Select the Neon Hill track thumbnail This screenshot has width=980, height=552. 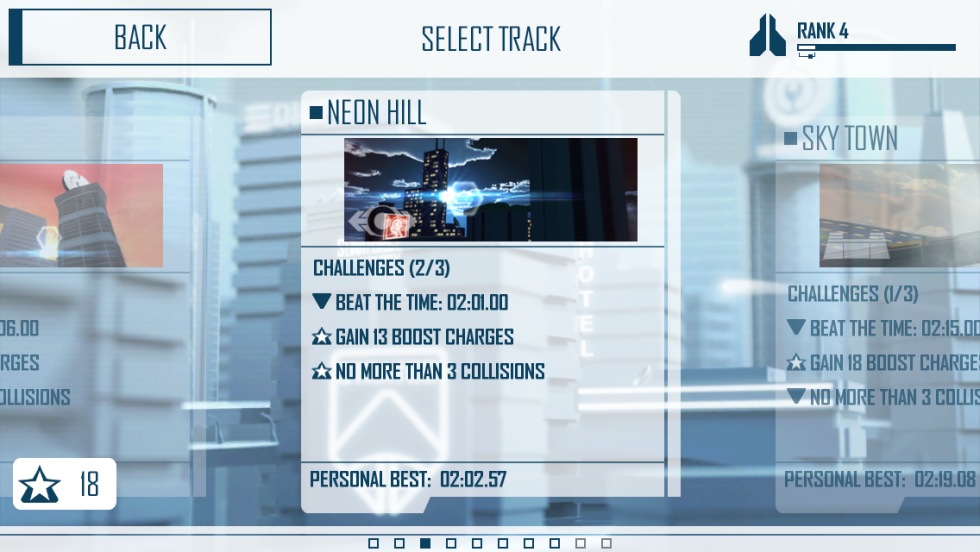click(x=490, y=190)
